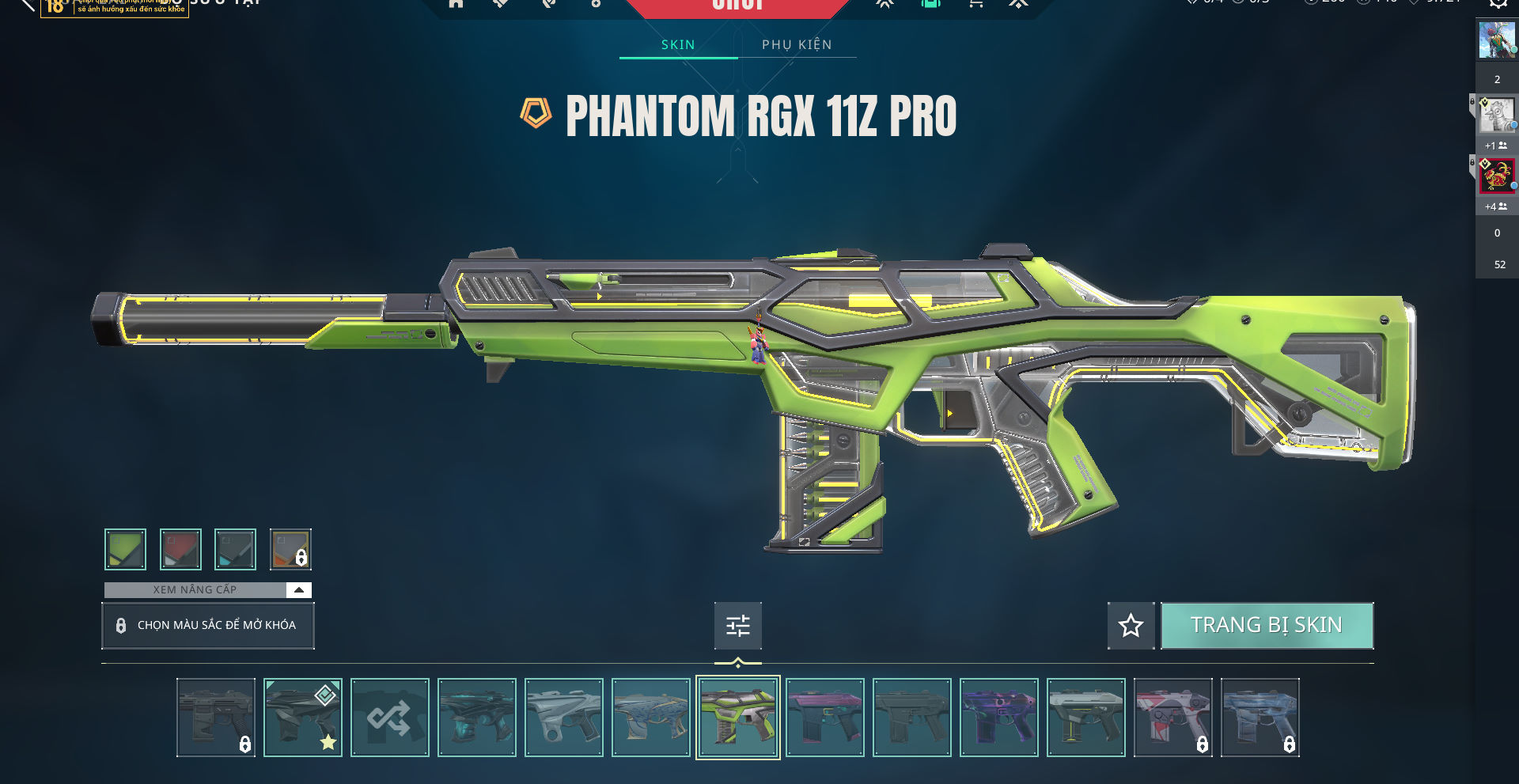Open the shopping cart store icon
The image size is (1519, 784).
[x=975, y=4]
